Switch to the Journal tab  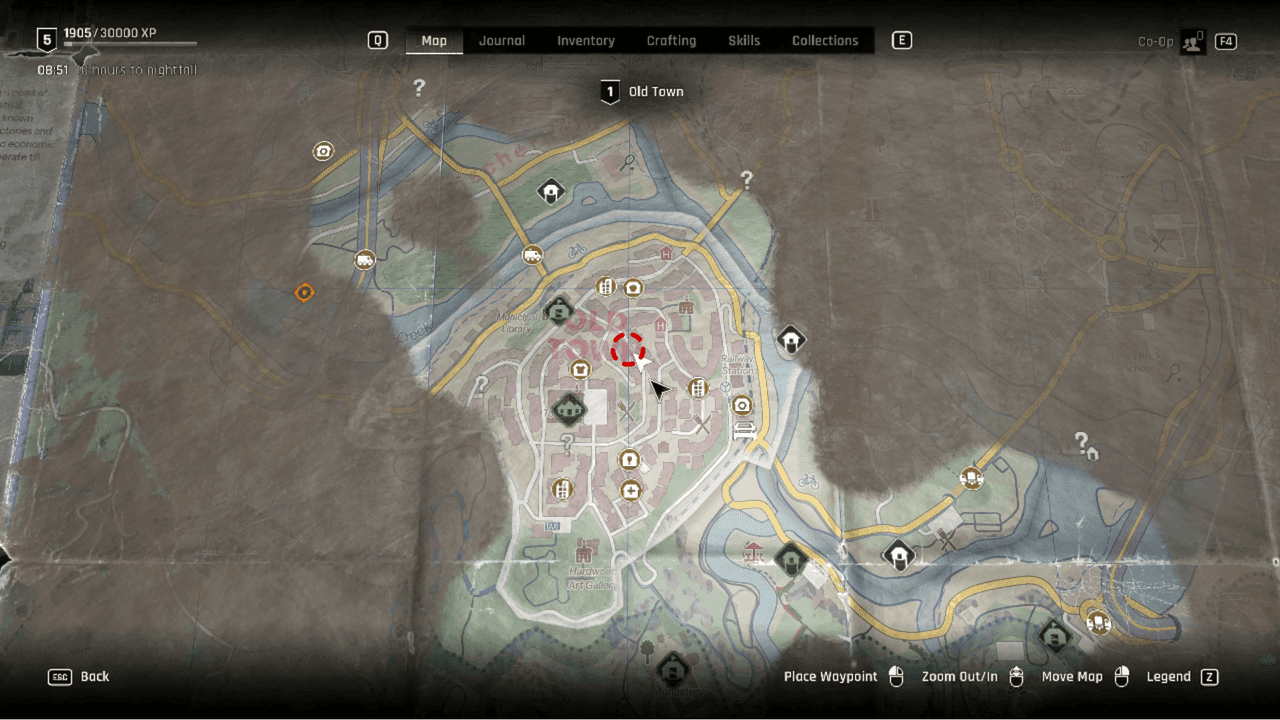[x=501, y=41]
